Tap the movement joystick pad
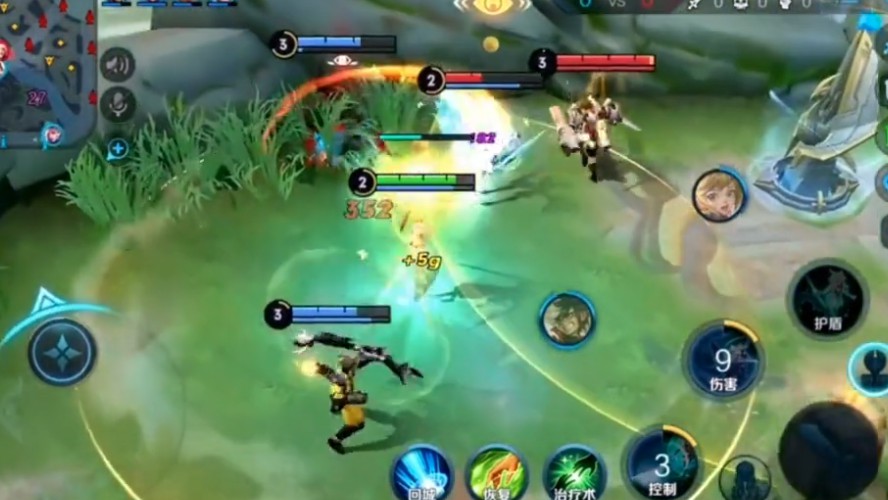The image size is (888, 500). (62, 352)
